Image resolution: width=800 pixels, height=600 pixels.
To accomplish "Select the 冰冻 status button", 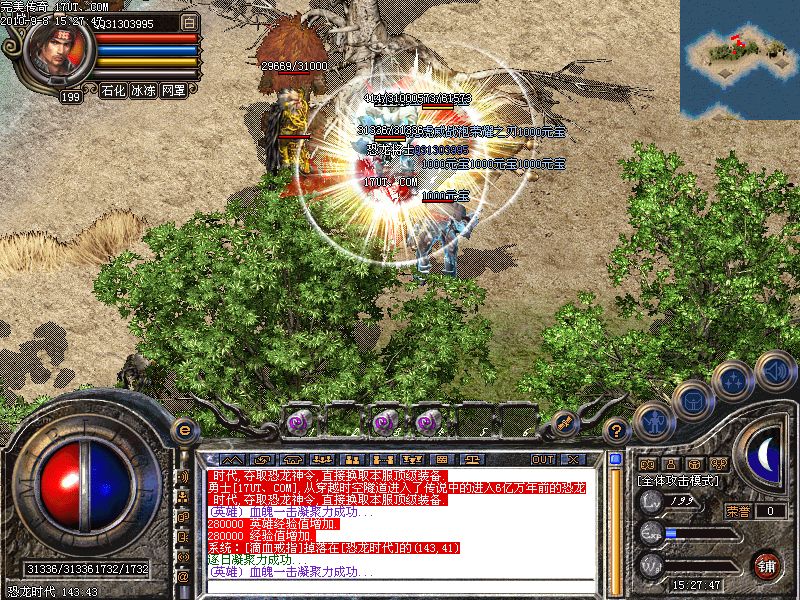I will [x=143, y=90].
